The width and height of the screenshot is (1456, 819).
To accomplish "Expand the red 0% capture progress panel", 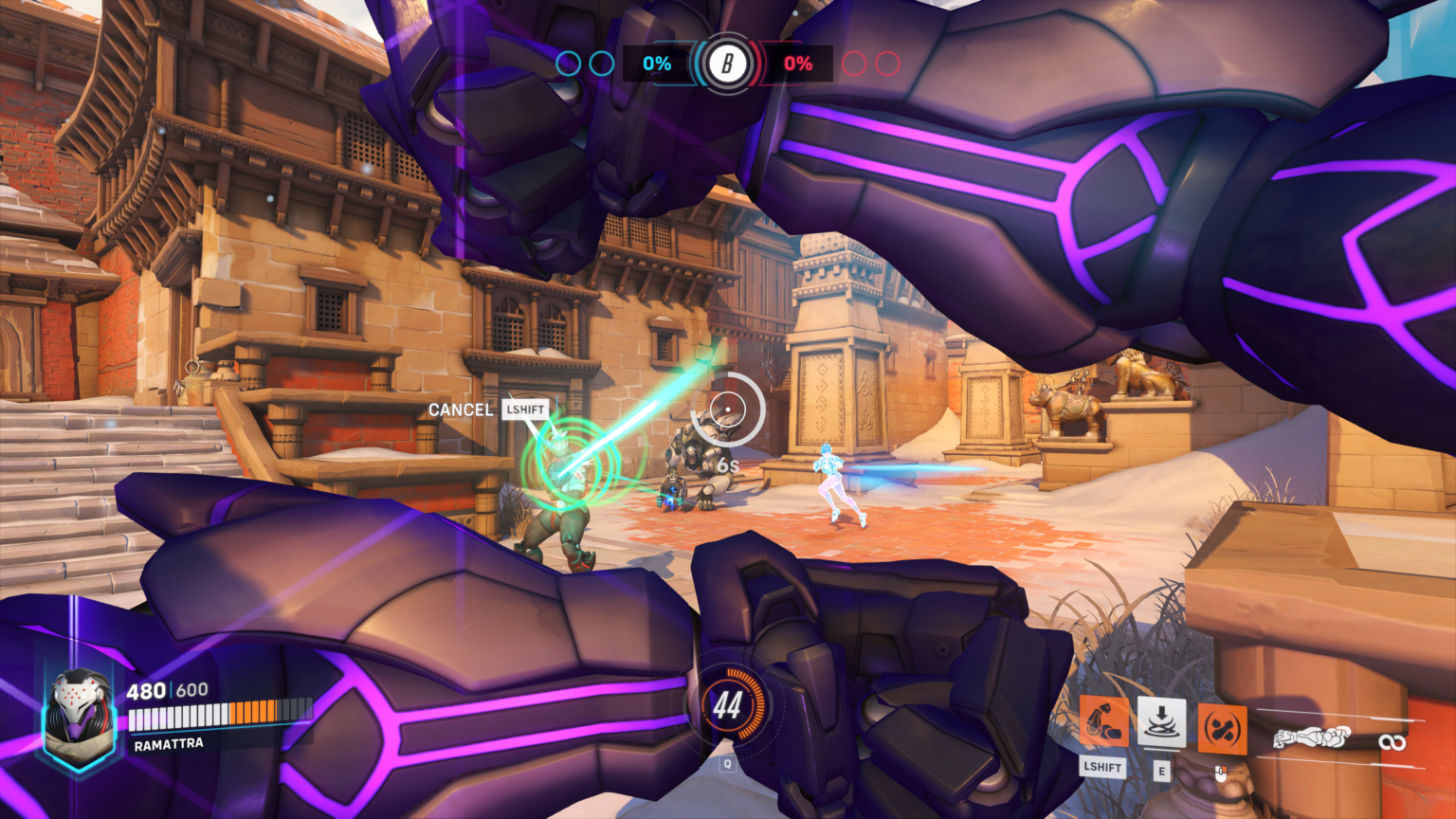I will [798, 65].
